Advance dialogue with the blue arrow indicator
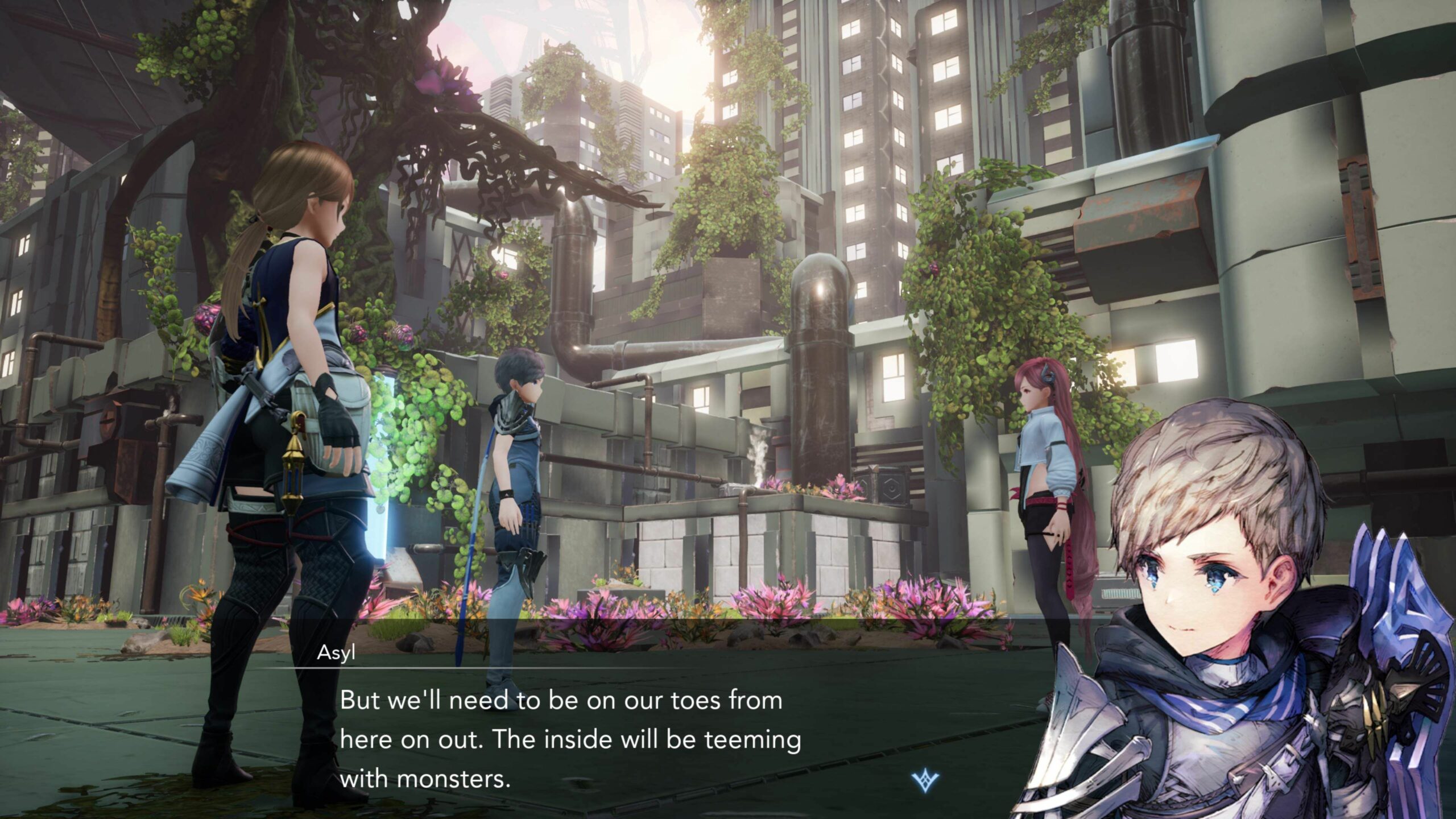The width and height of the screenshot is (1456, 819). 925,782
